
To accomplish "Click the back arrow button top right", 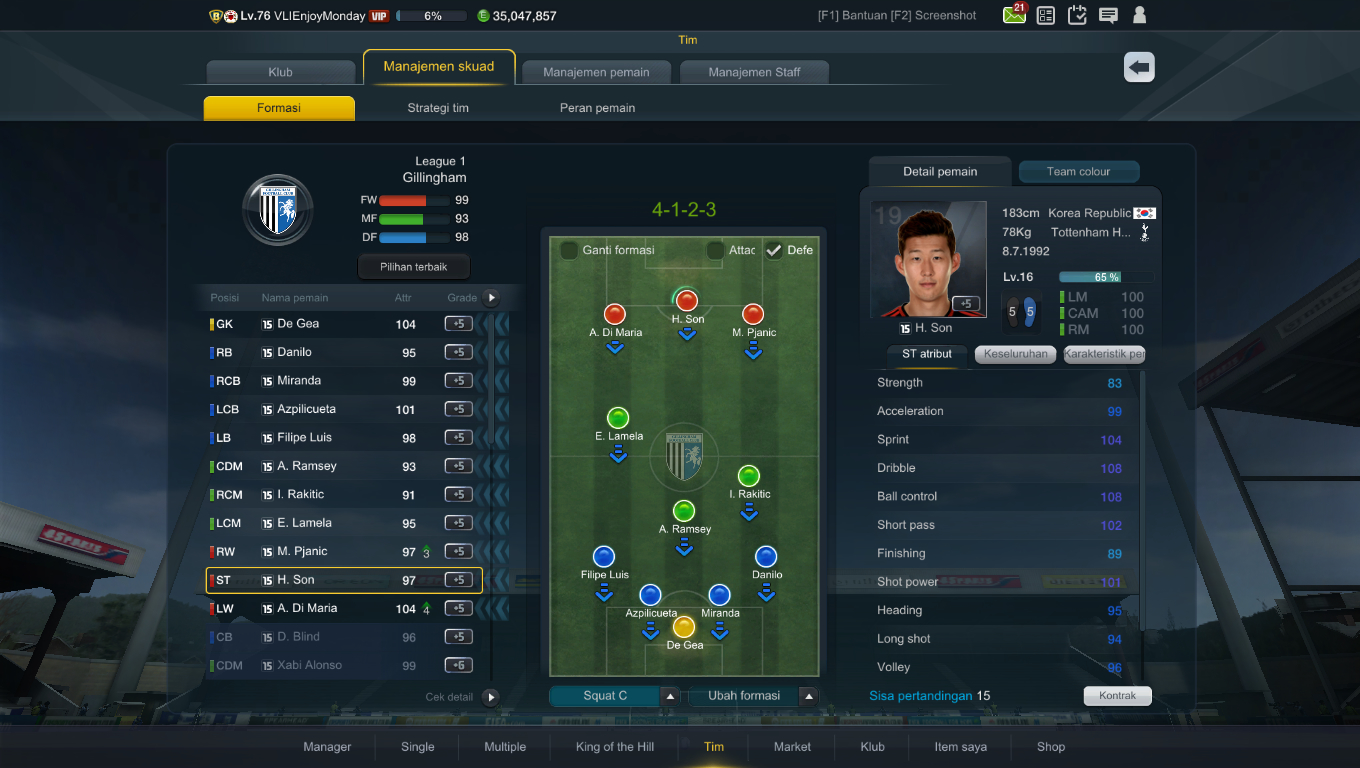I will click(1138, 67).
